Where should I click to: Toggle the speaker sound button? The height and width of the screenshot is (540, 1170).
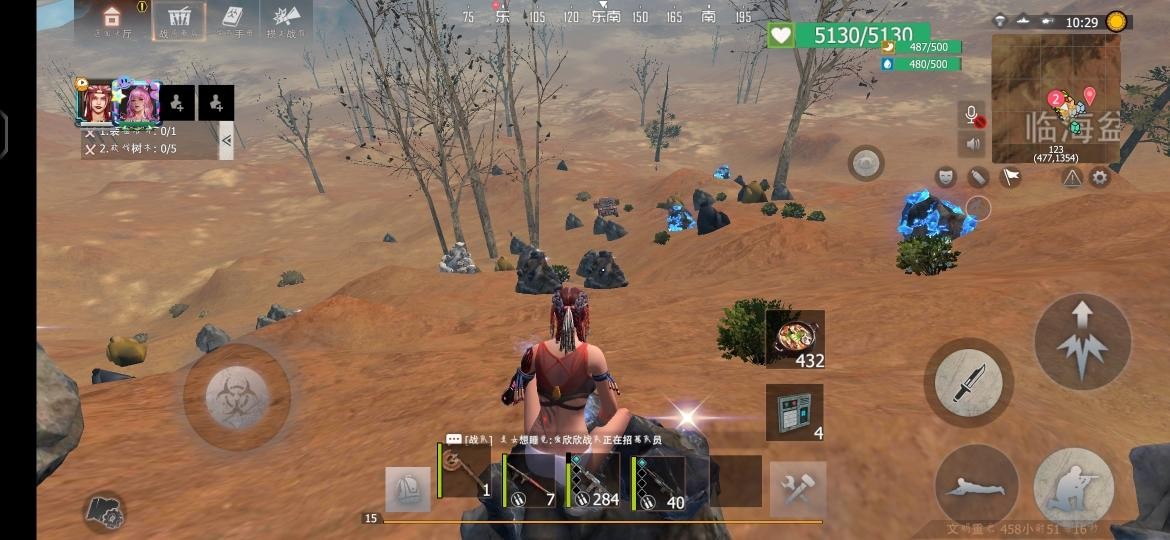pyautogui.click(x=971, y=144)
